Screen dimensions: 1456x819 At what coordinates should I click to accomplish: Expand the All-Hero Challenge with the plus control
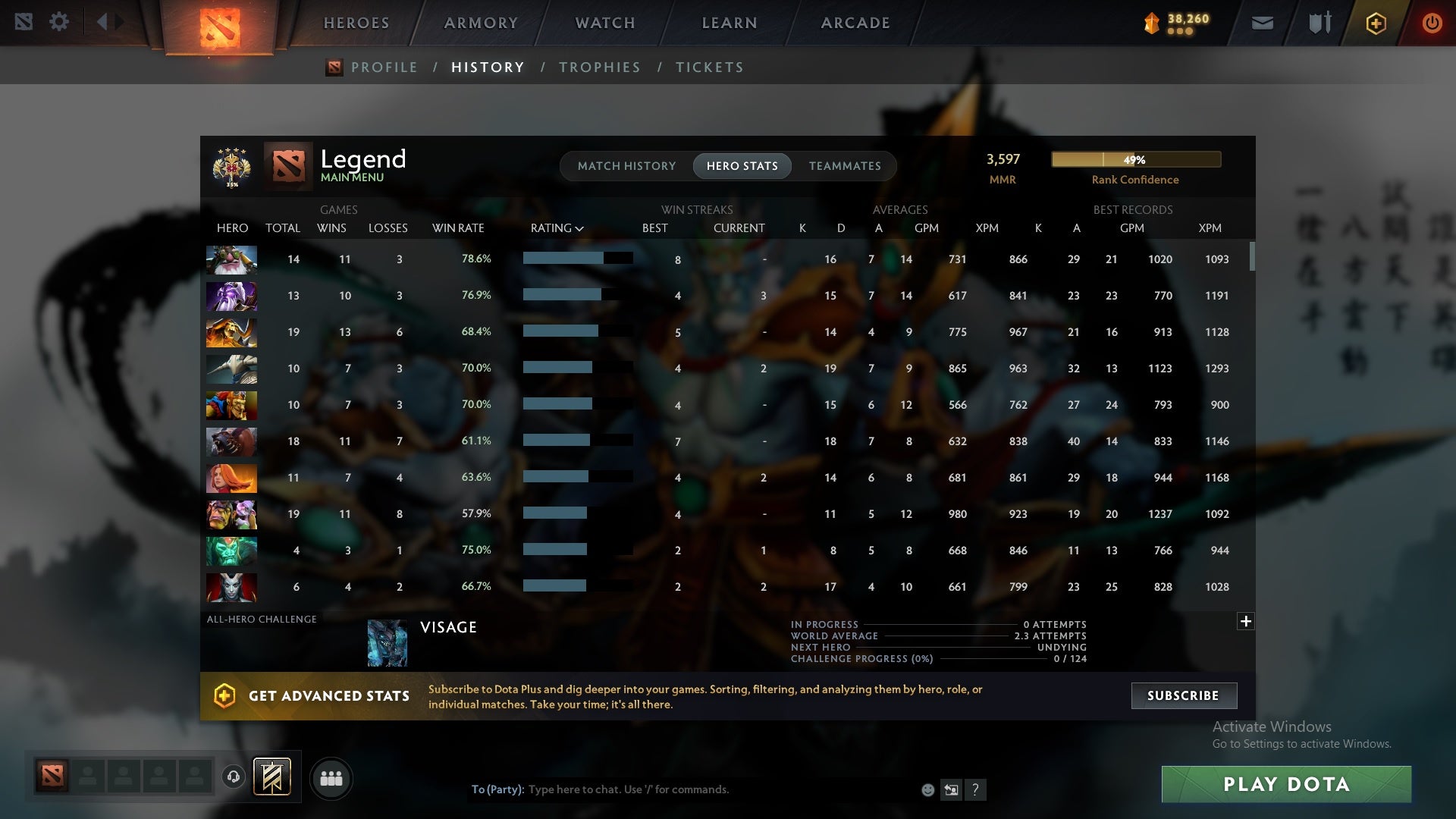[x=1246, y=621]
